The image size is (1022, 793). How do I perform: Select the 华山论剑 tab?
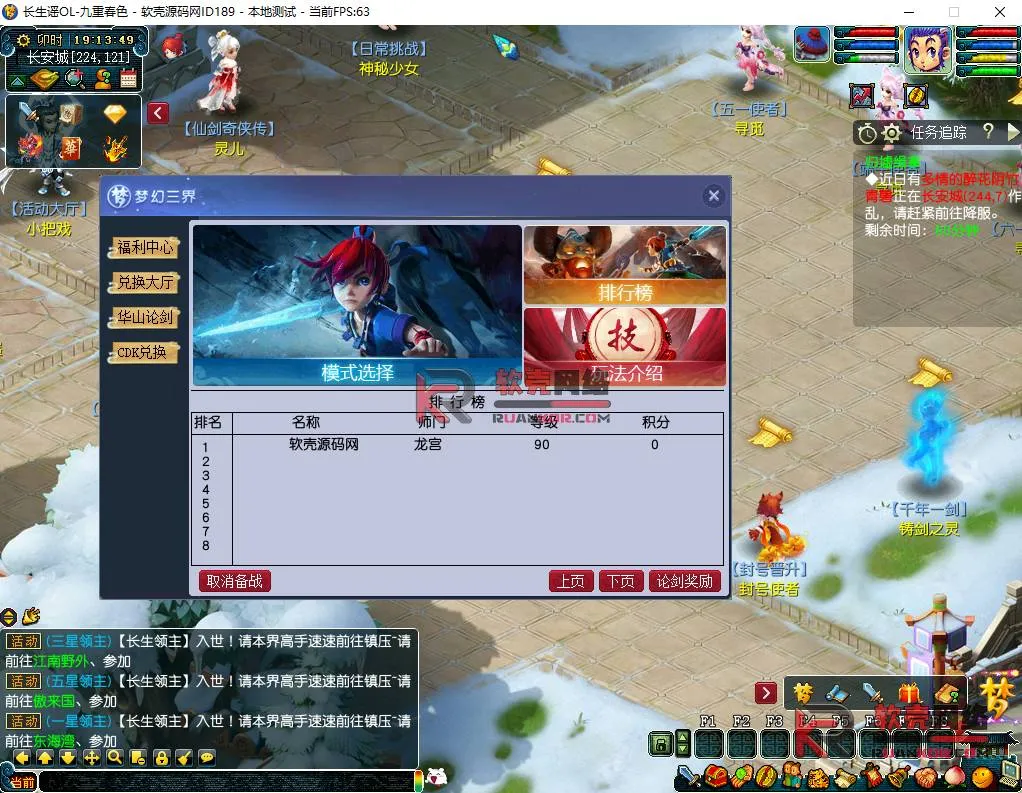pyautogui.click(x=145, y=318)
